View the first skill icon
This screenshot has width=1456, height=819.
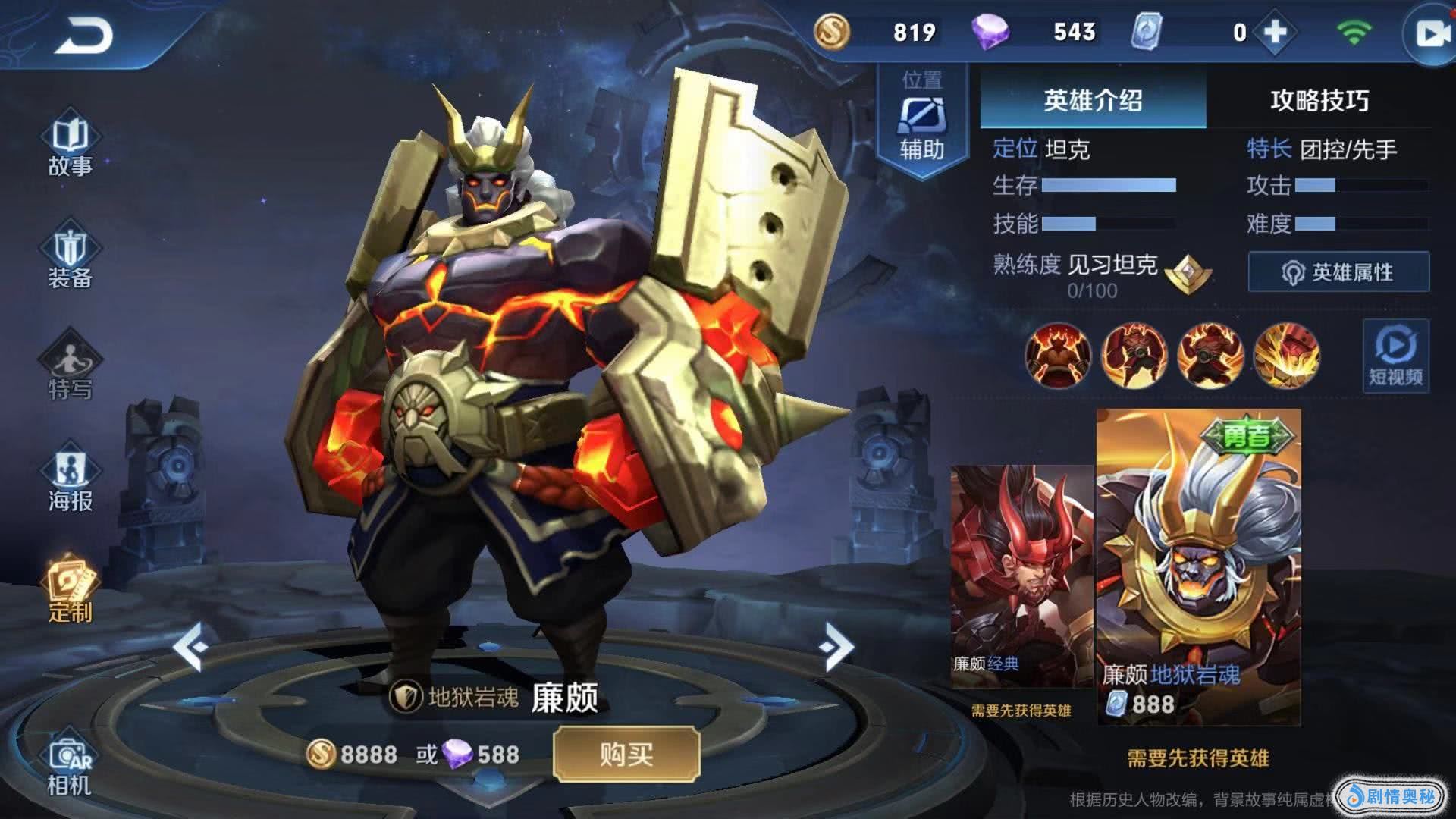tap(1057, 355)
